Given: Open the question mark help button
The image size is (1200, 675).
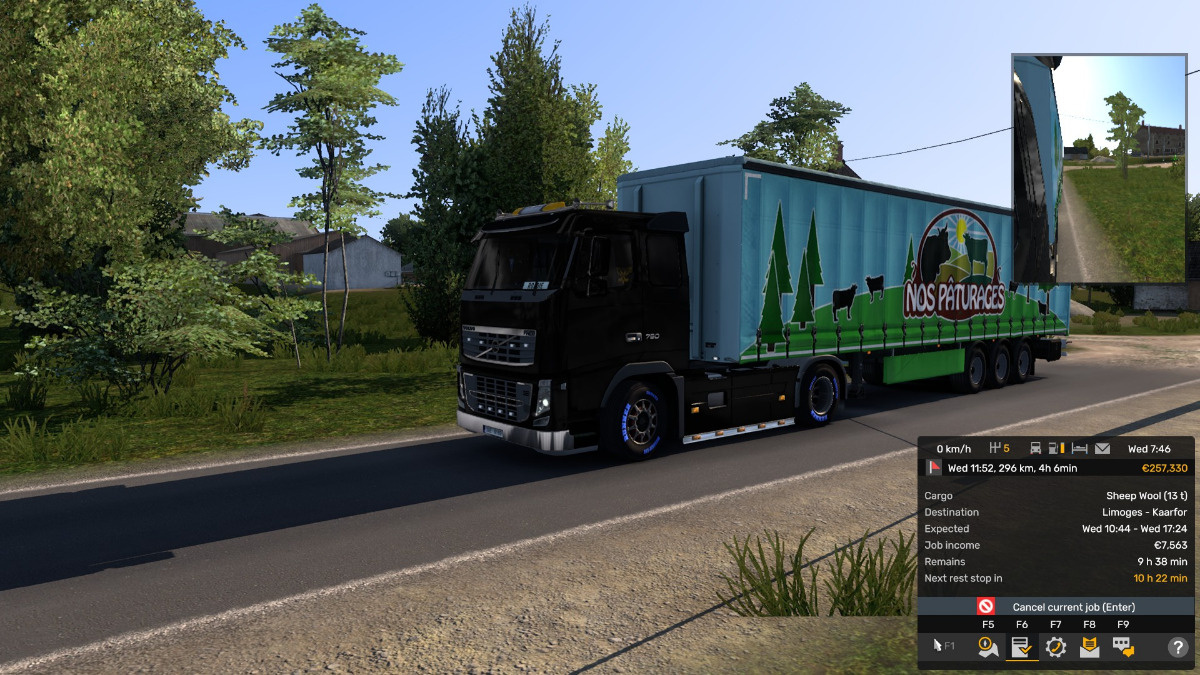Looking at the screenshot, I should pos(1177,647).
